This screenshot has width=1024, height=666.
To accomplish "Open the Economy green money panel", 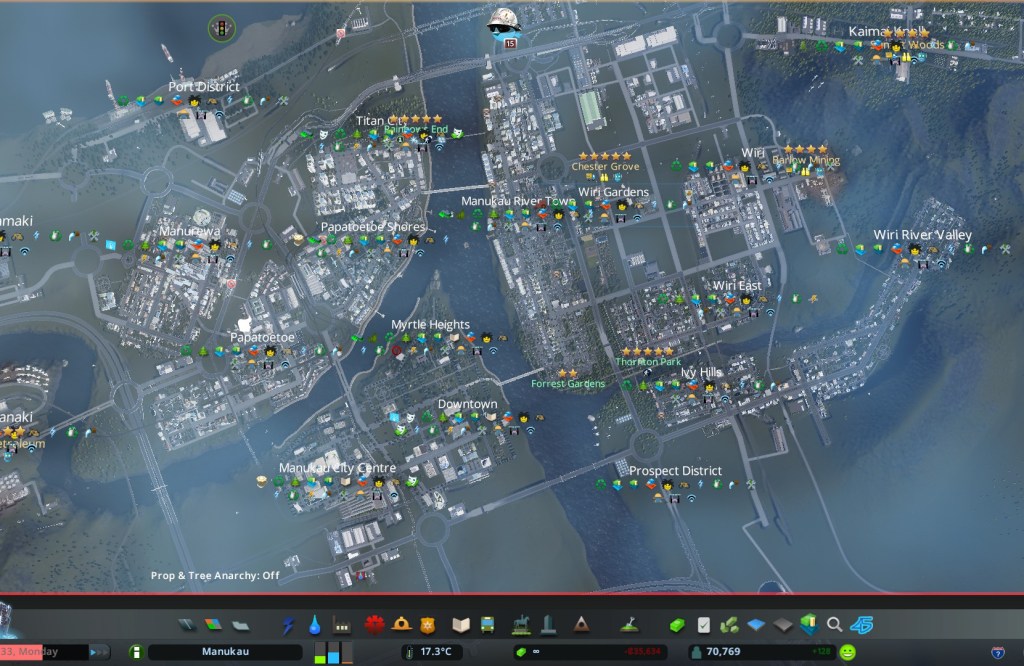I will pos(677,625).
